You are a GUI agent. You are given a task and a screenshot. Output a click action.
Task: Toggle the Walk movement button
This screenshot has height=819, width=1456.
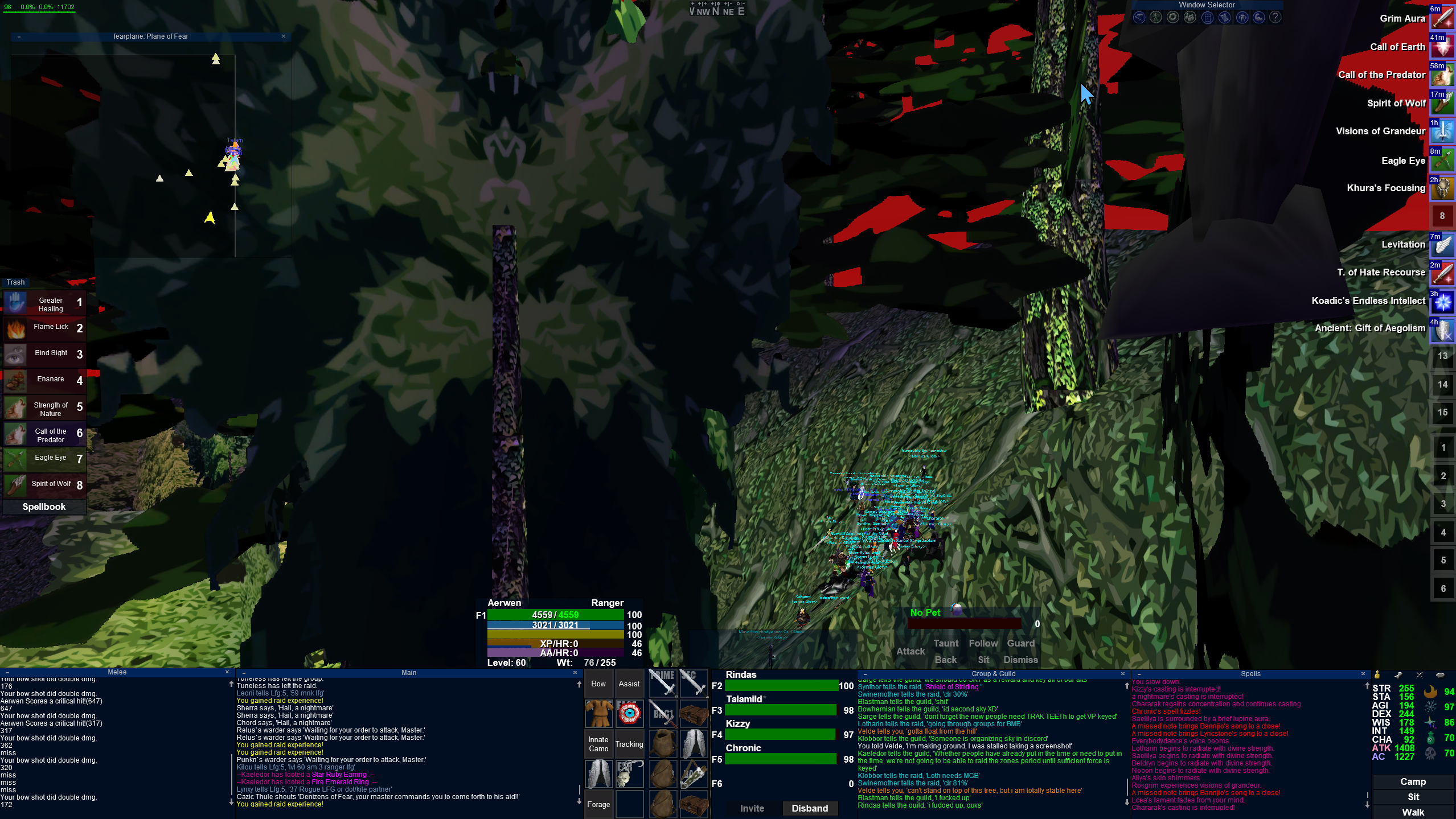(x=1413, y=812)
